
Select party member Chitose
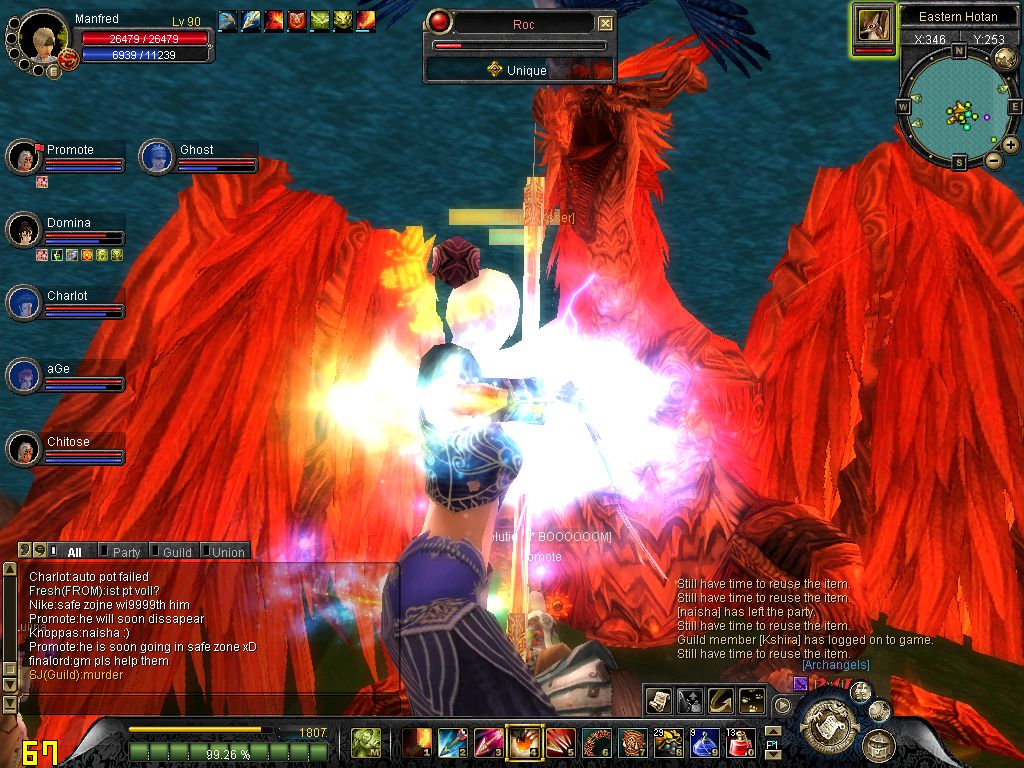68,442
